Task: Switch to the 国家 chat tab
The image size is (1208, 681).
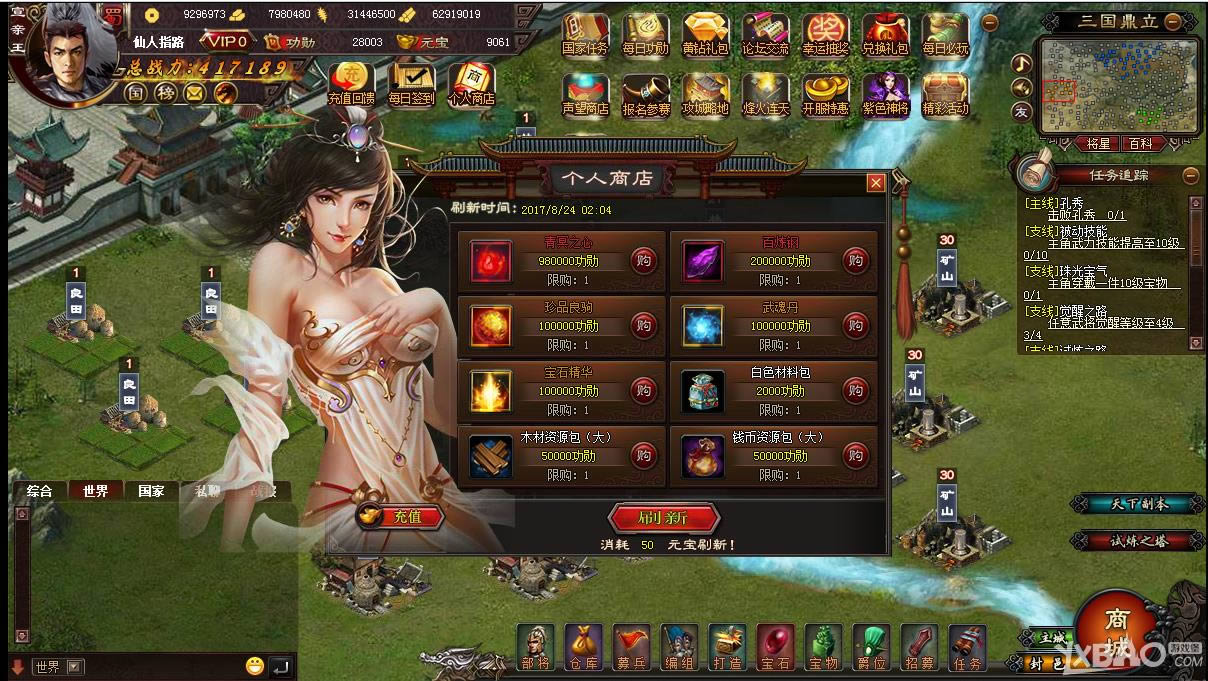Action: [x=151, y=491]
